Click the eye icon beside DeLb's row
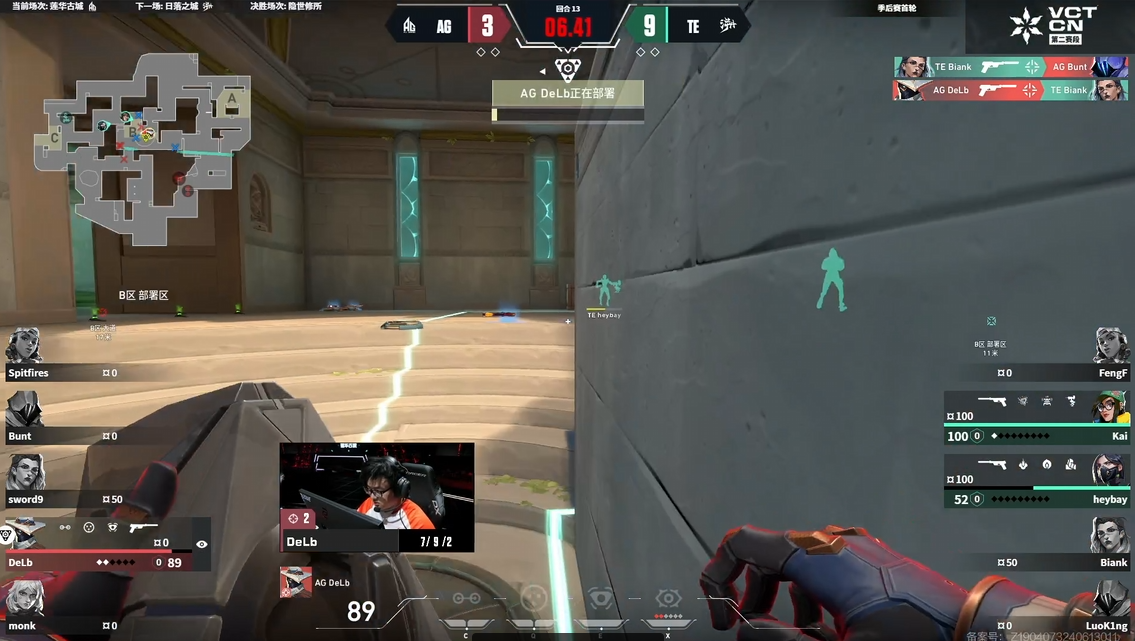Image resolution: width=1135 pixels, height=641 pixels. click(x=202, y=545)
